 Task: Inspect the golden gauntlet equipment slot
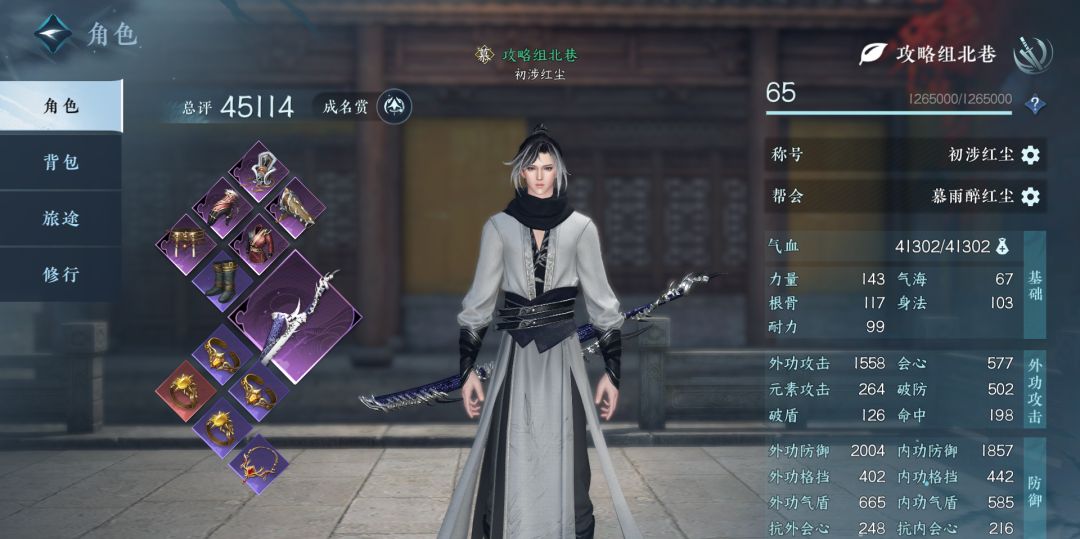(x=294, y=207)
